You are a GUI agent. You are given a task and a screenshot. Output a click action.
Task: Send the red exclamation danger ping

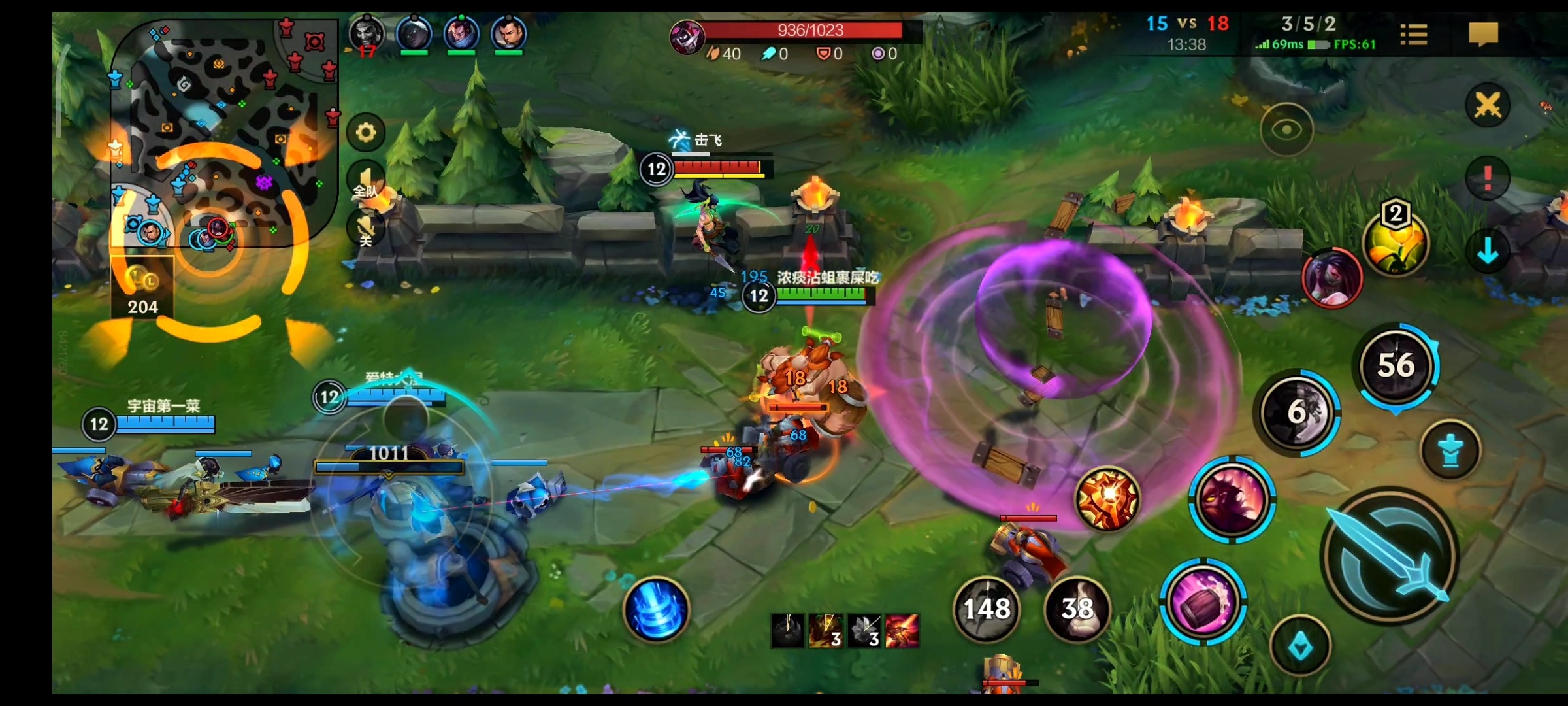1488,178
